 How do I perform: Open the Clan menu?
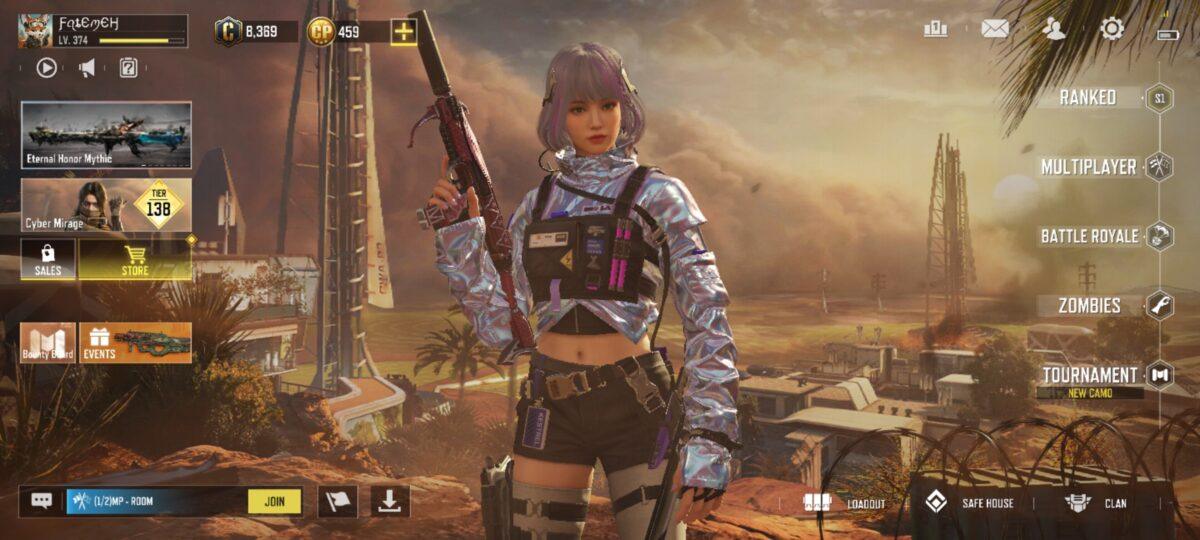pos(1096,503)
